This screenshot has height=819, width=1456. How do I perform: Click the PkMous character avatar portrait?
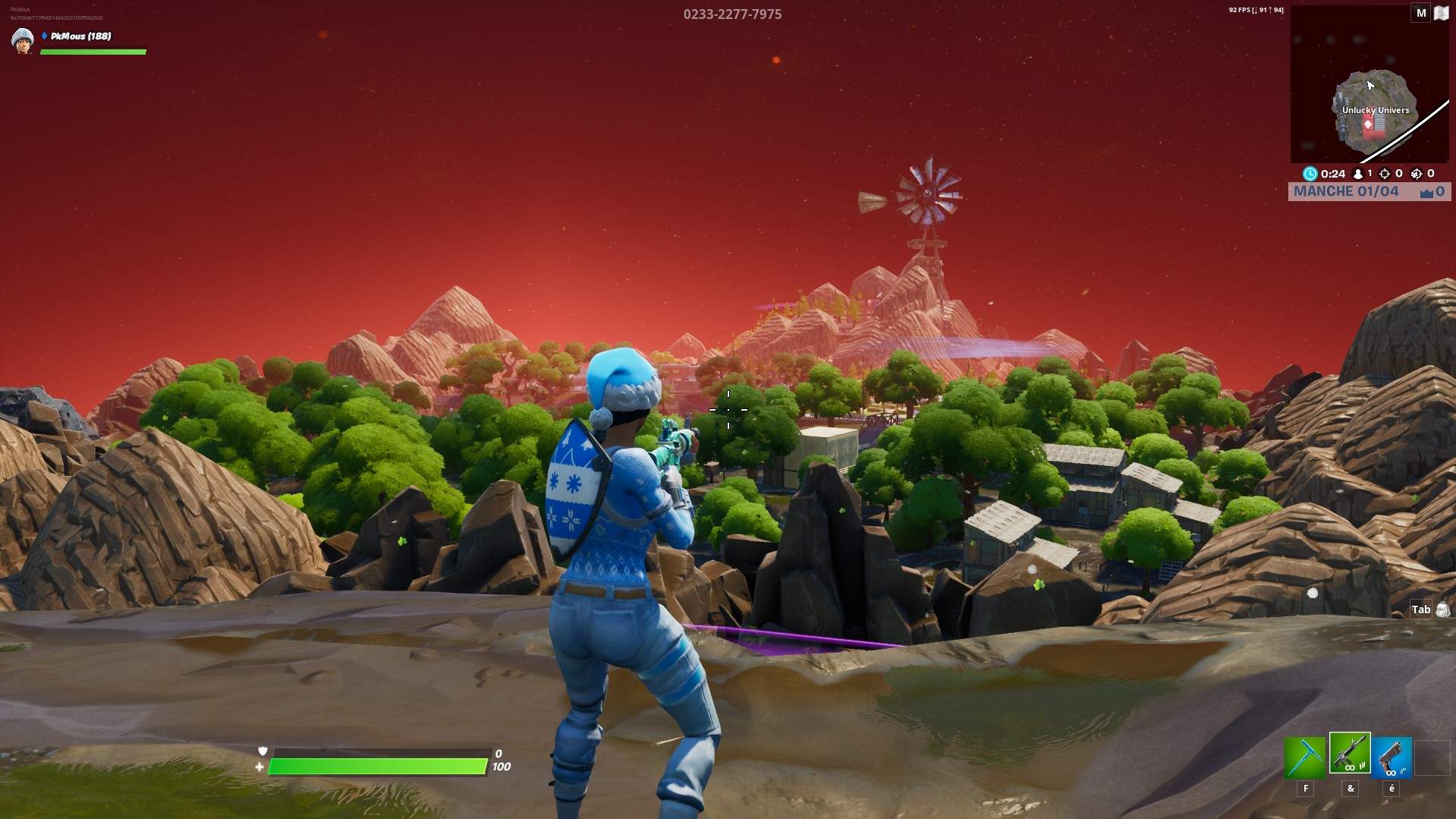pos(22,42)
